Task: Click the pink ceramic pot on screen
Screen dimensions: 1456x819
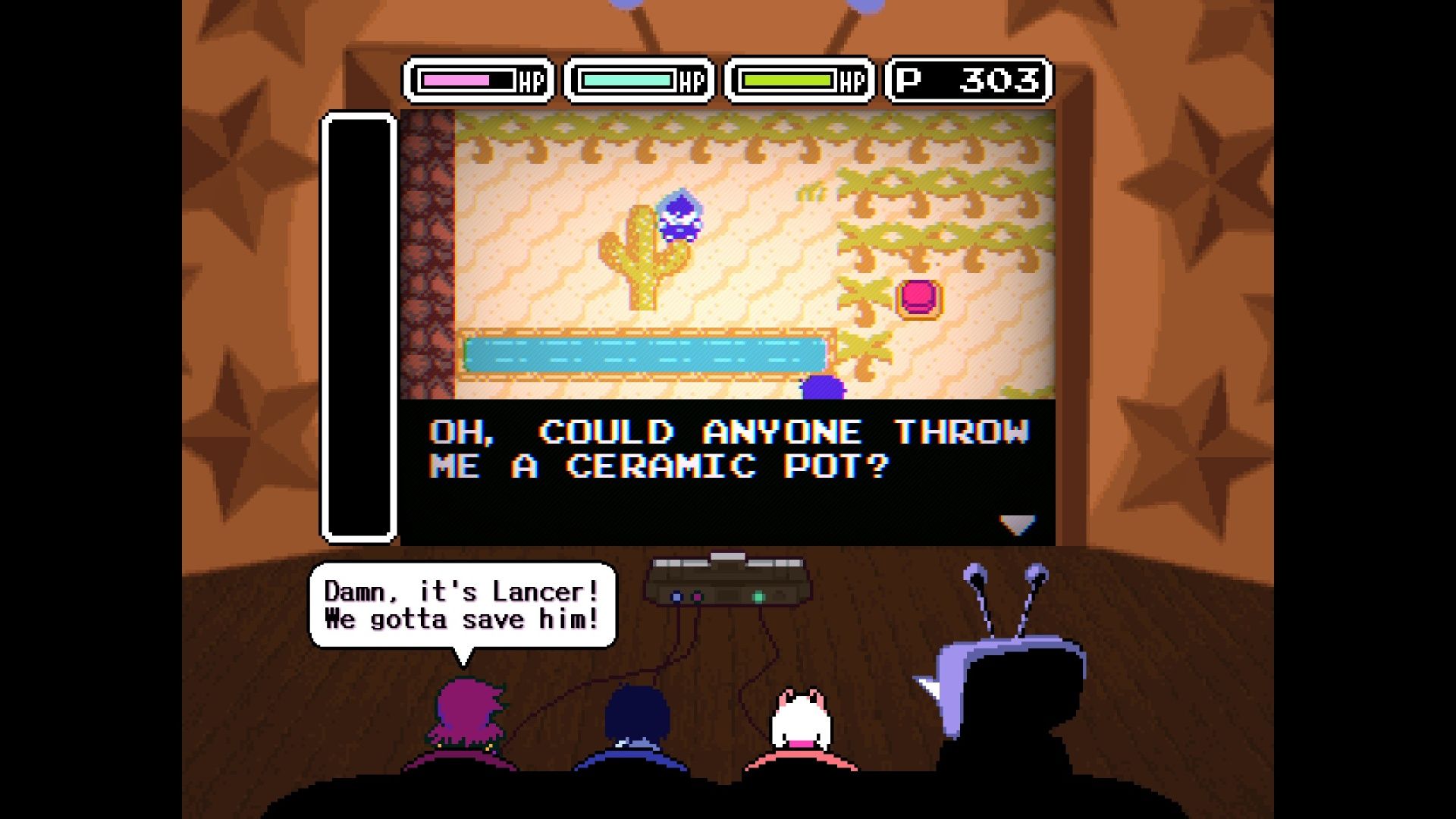Action: tap(918, 300)
